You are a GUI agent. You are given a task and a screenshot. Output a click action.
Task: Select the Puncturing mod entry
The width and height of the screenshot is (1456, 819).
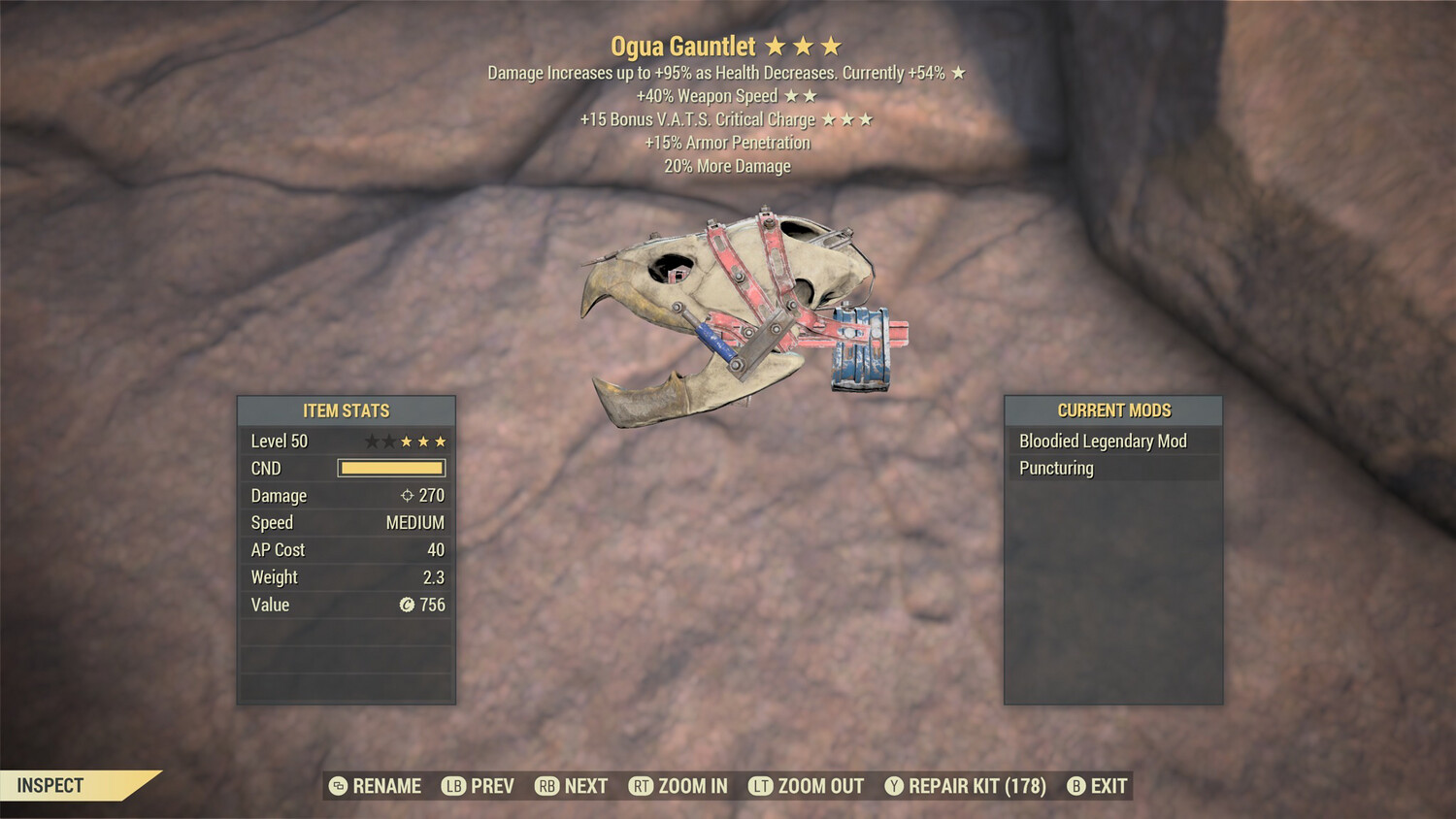point(1056,468)
